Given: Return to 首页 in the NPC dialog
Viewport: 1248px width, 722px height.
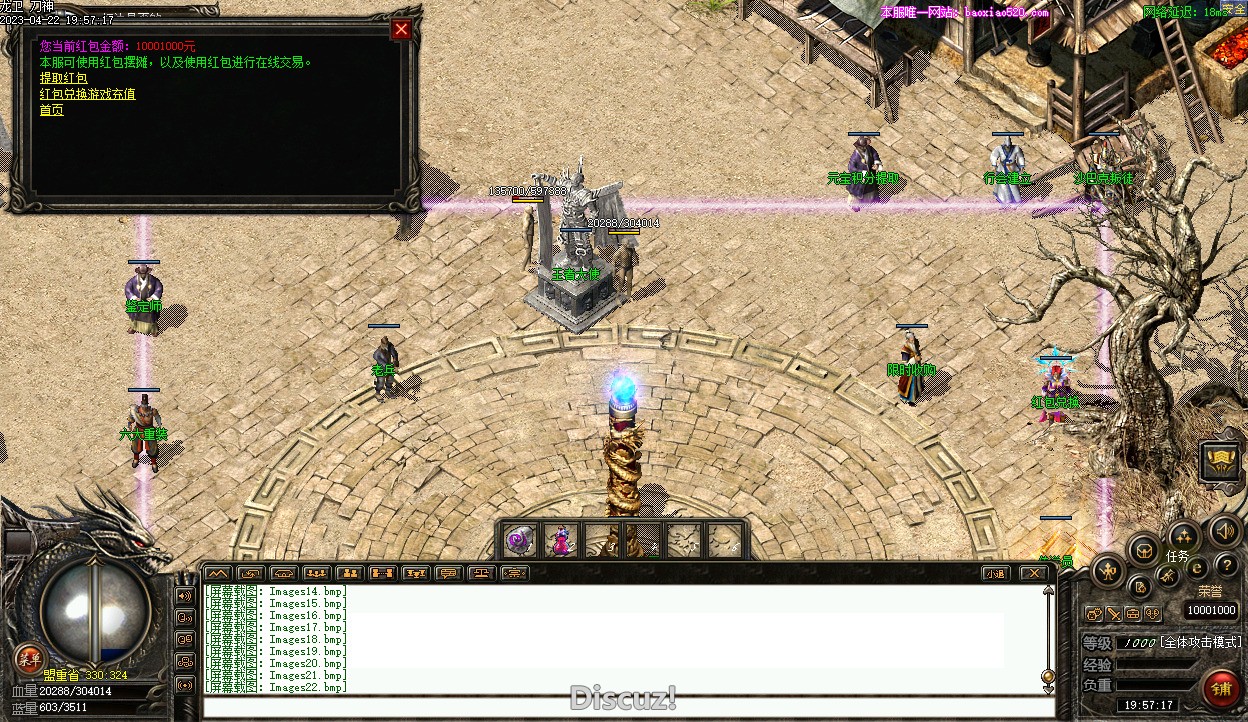Looking at the screenshot, I should tap(51, 110).
